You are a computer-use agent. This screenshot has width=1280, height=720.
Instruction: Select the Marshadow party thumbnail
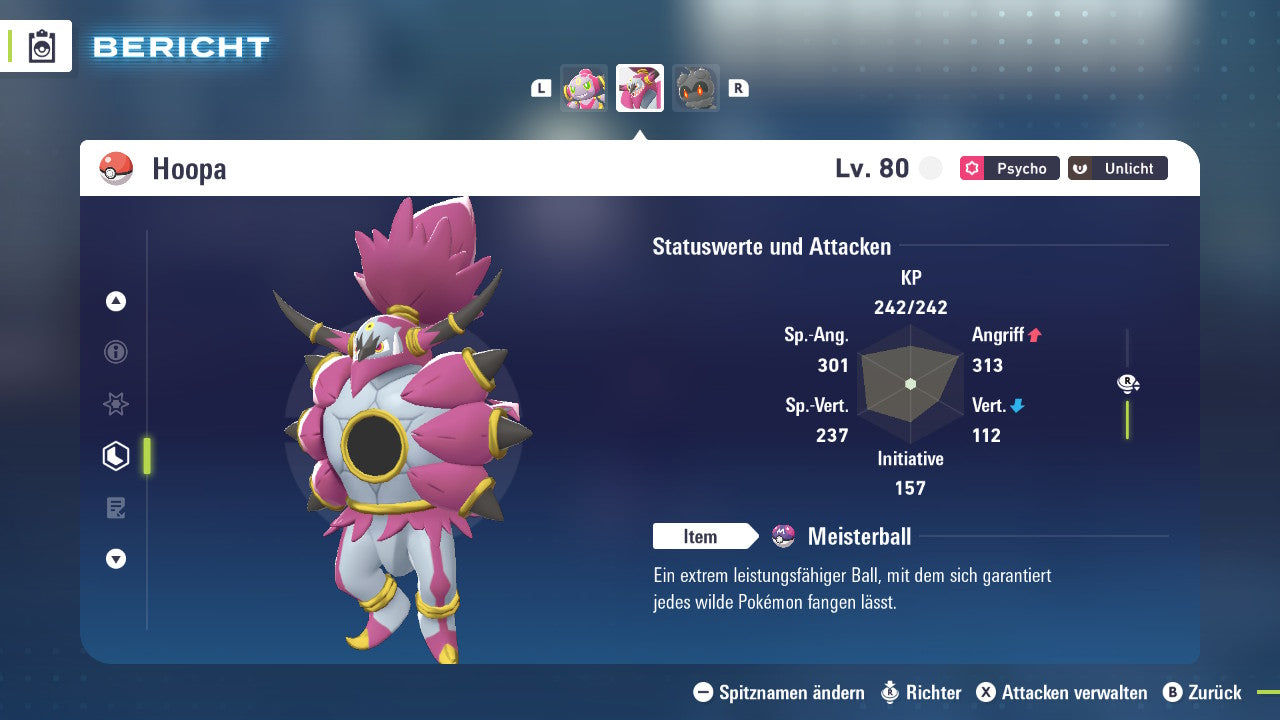point(696,88)
